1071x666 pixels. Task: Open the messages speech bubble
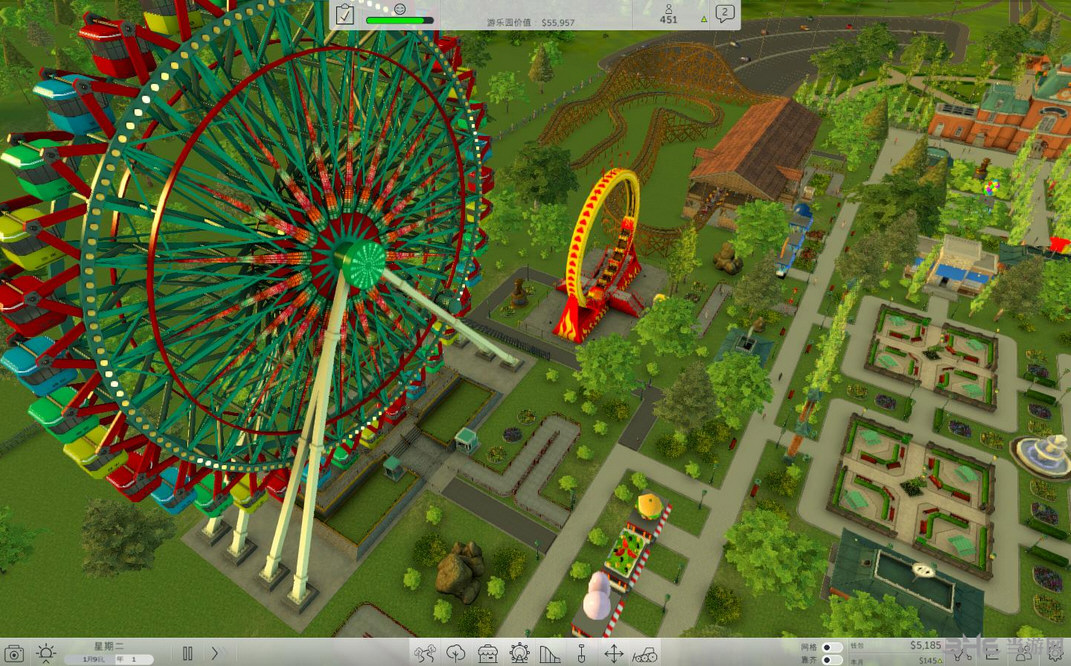pyautogui.click(x=726, y=14)
